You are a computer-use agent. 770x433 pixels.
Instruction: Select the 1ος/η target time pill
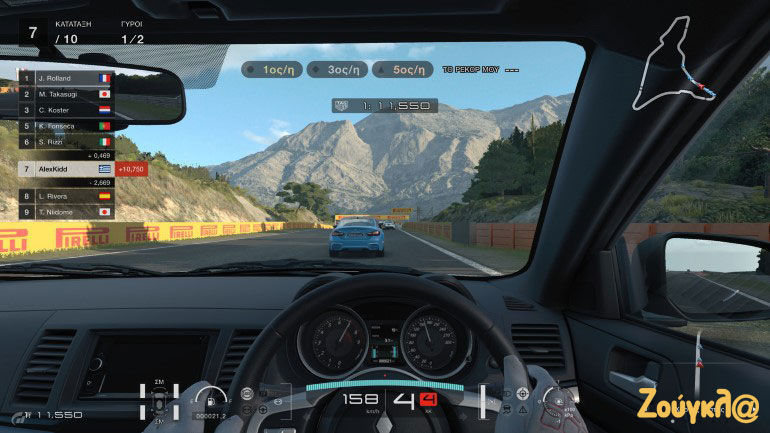[x=273, y=70]
